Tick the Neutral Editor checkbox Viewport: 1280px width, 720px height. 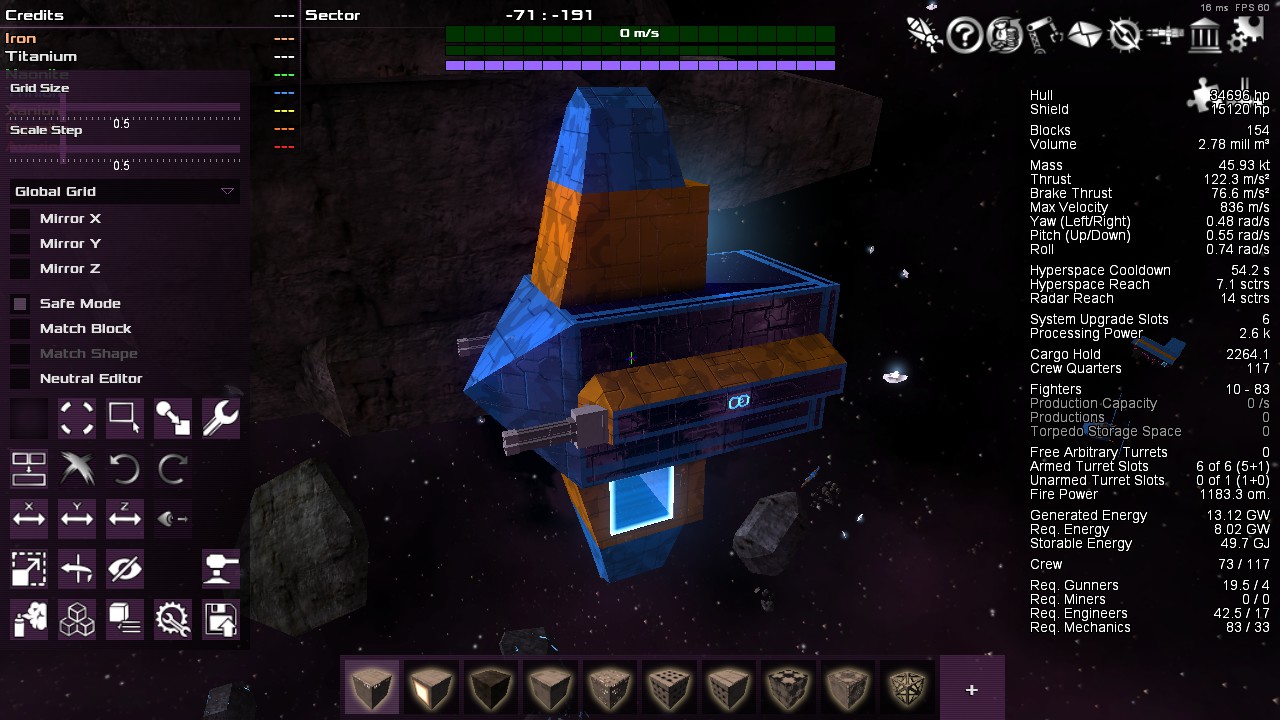pyautogui.click(x=20, y=379)
